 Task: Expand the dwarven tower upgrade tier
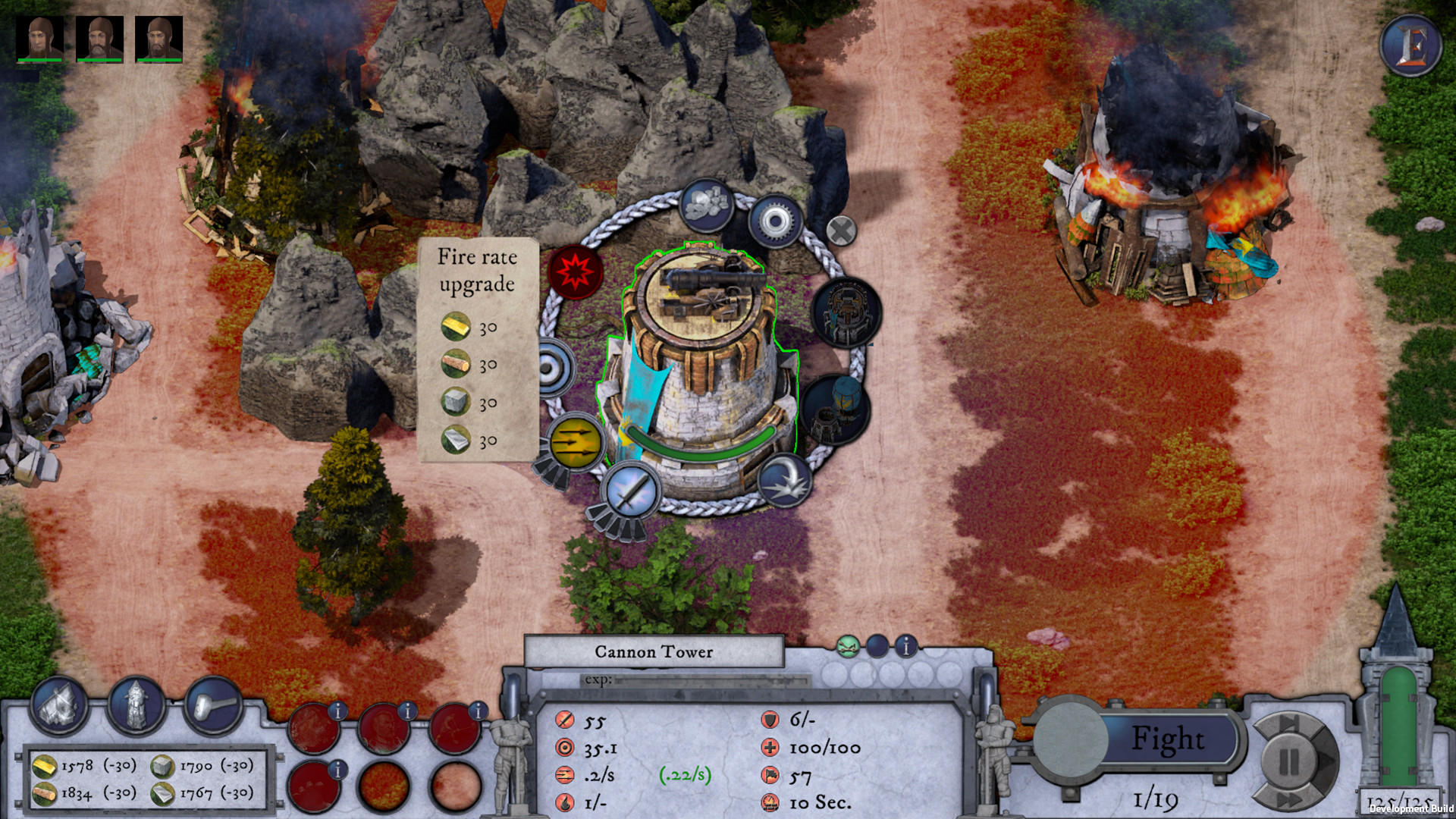[846, 311]
